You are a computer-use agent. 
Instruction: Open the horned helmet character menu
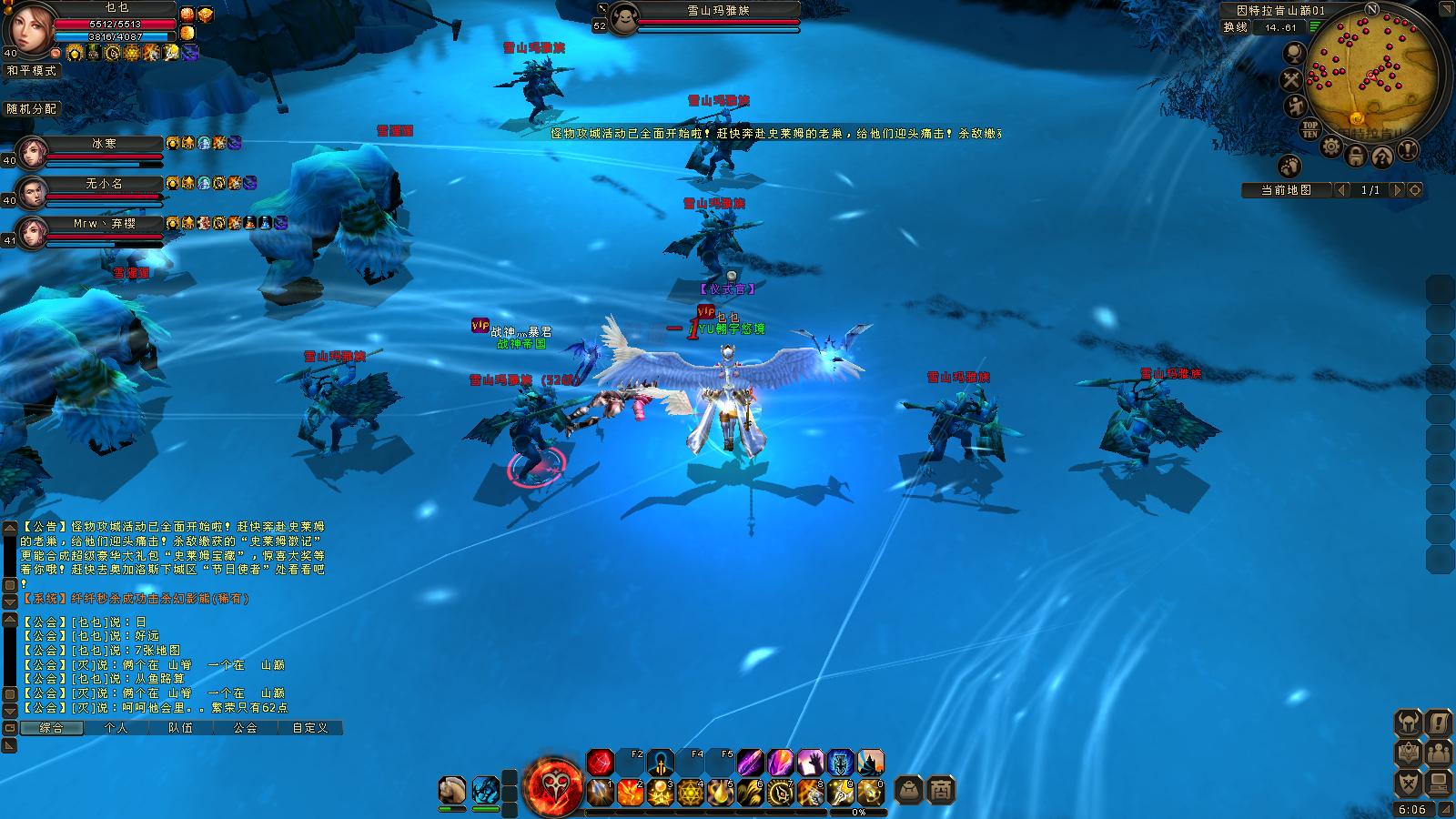coord(1409,723)
